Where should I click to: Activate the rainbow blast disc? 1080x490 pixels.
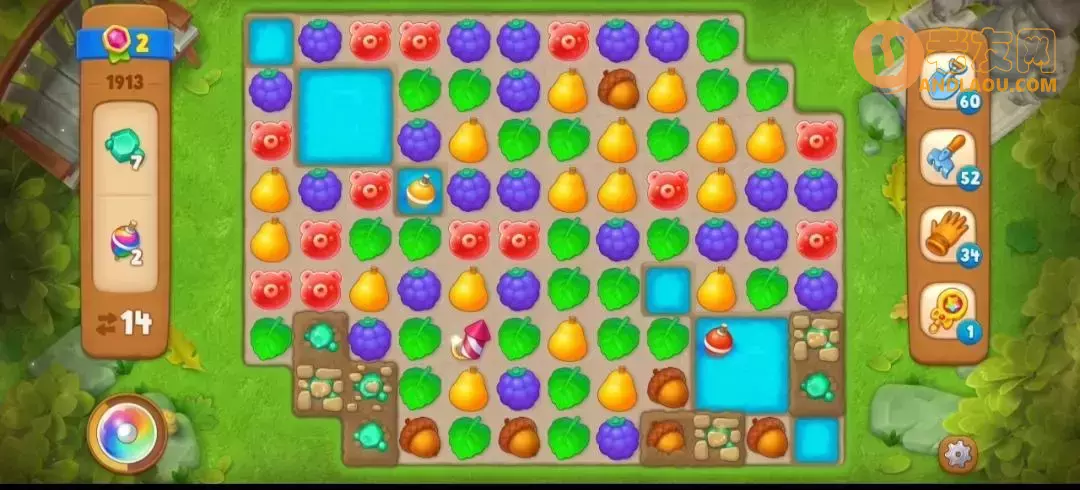tap(127, 433)
